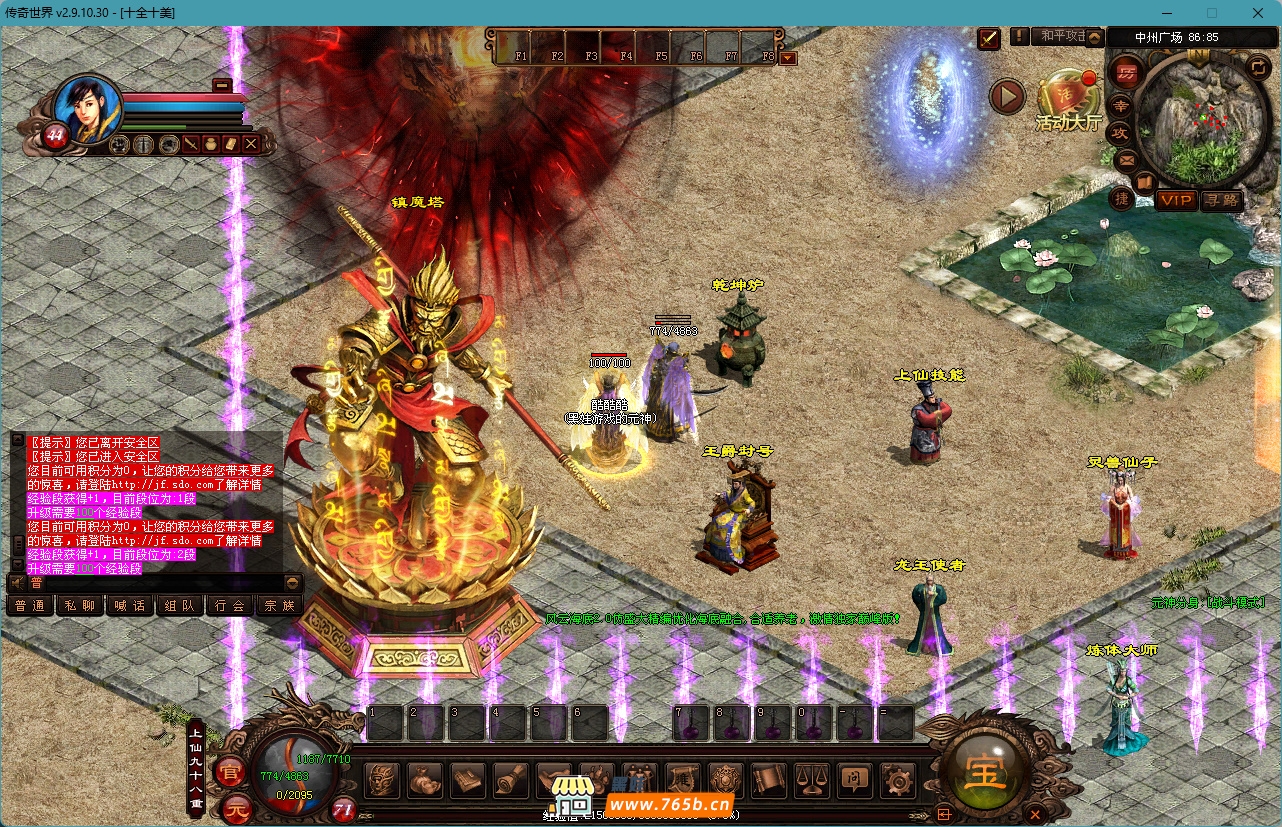Click the large 宝 treasure orb button
This screenshot has height=827, width=1282.
985,771
